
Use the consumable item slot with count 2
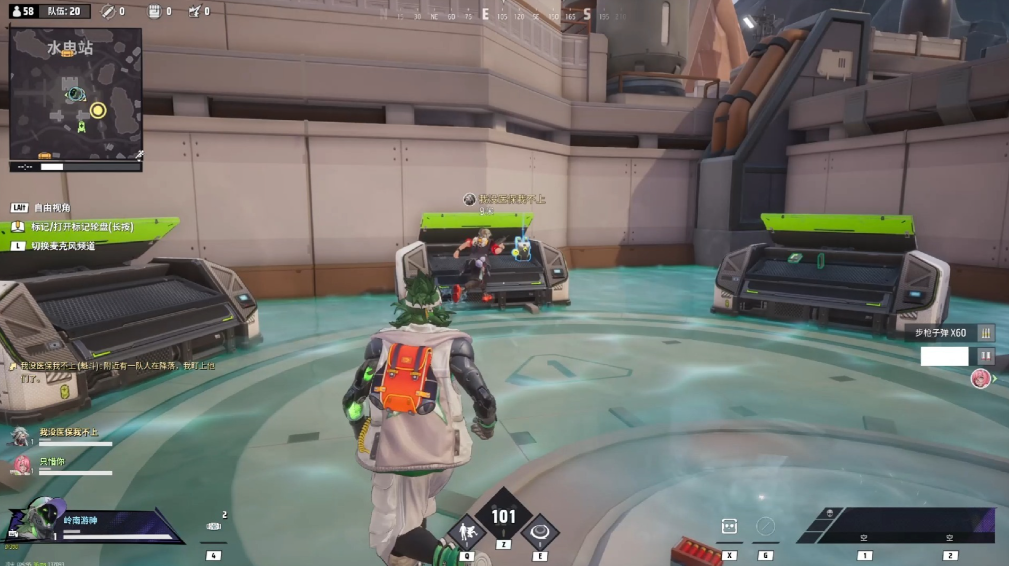[x=213, y=527]
